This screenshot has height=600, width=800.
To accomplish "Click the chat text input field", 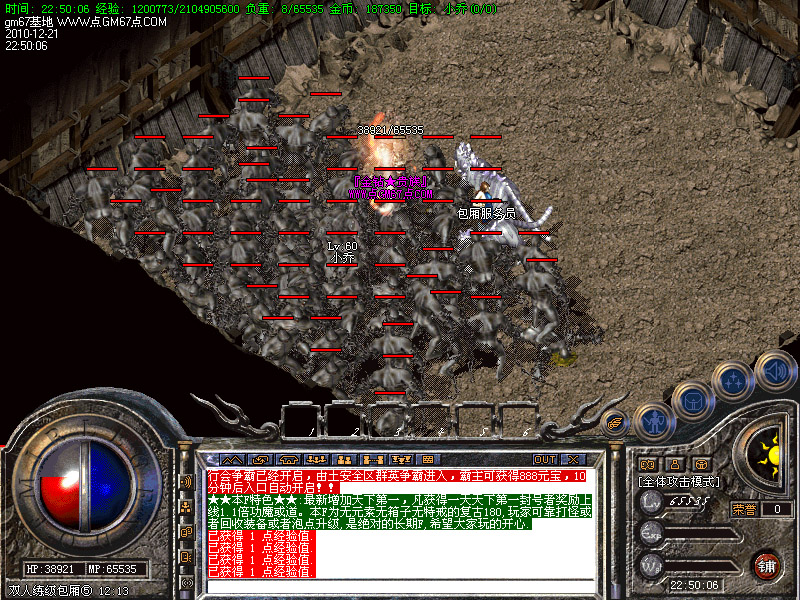I will 400,586.
